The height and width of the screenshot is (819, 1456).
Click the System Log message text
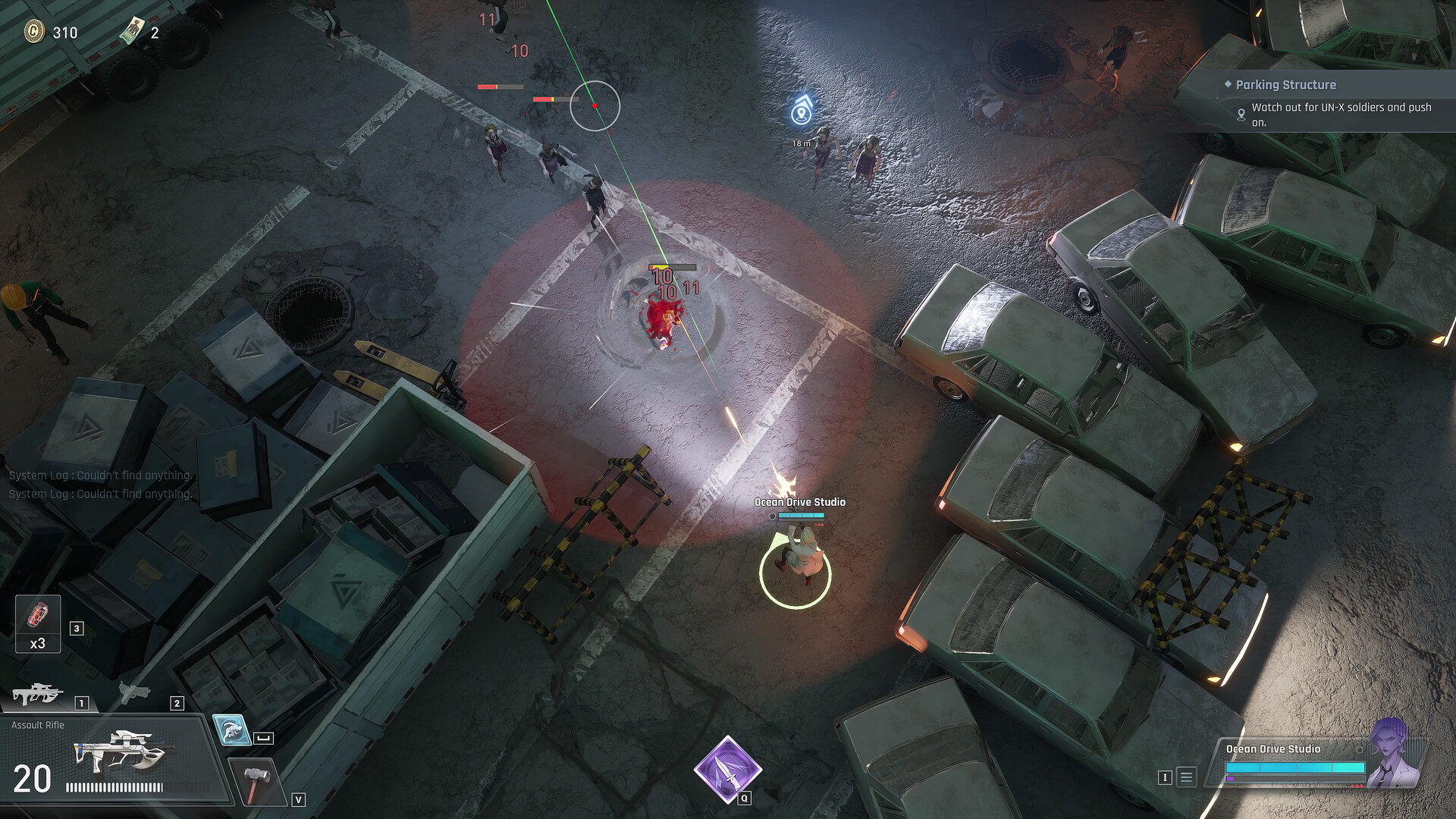pos(99,476)
